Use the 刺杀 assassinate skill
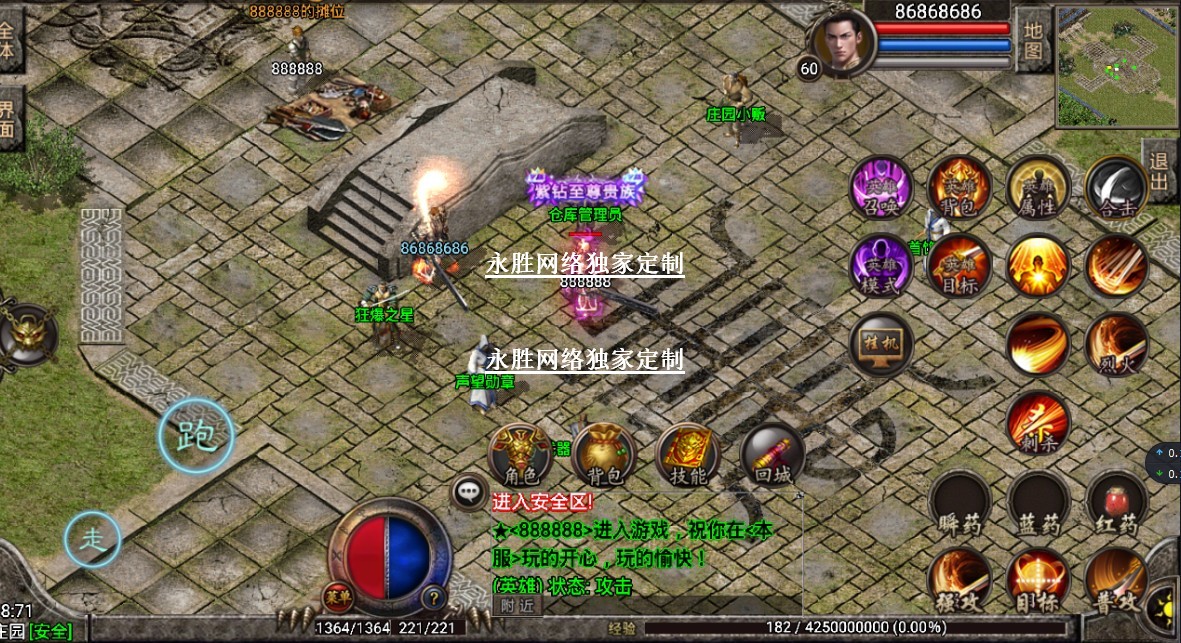Viewport: 1181px width, 643px height. tap(1038, 423)
